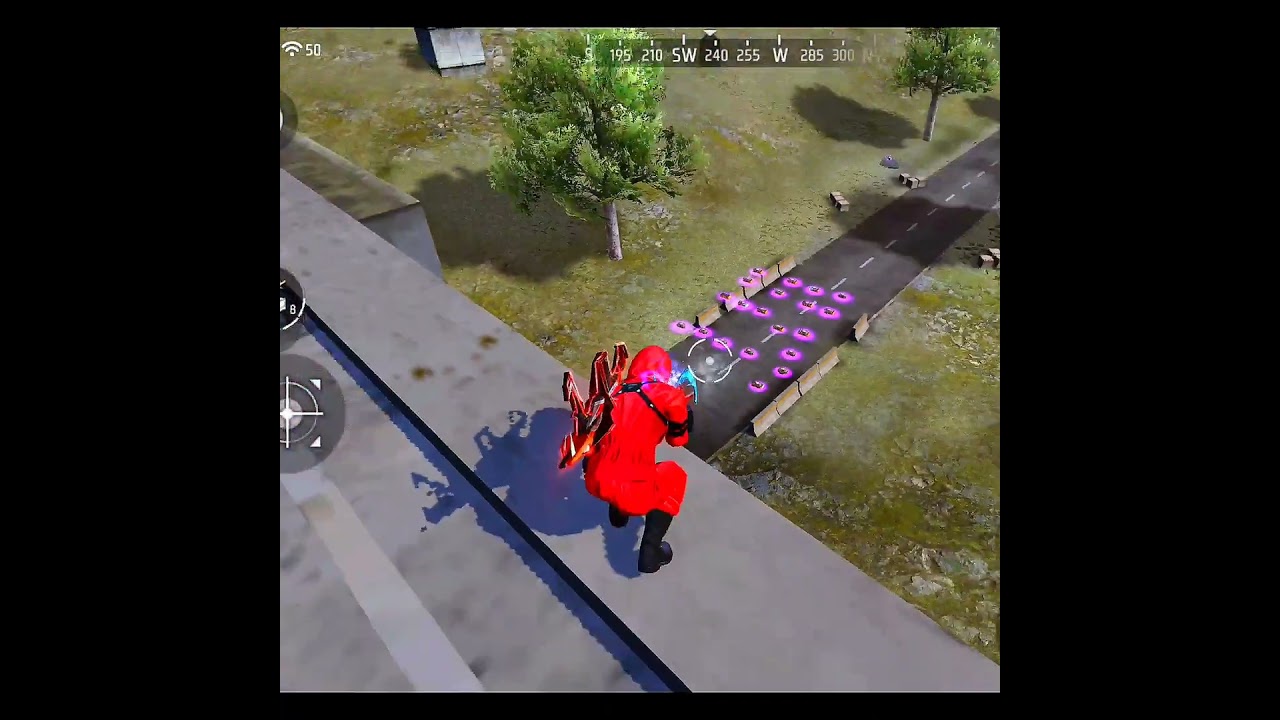Tap the 240 heading under the compass pointer
Screen dimensions: 1280x720
(716, 55)
